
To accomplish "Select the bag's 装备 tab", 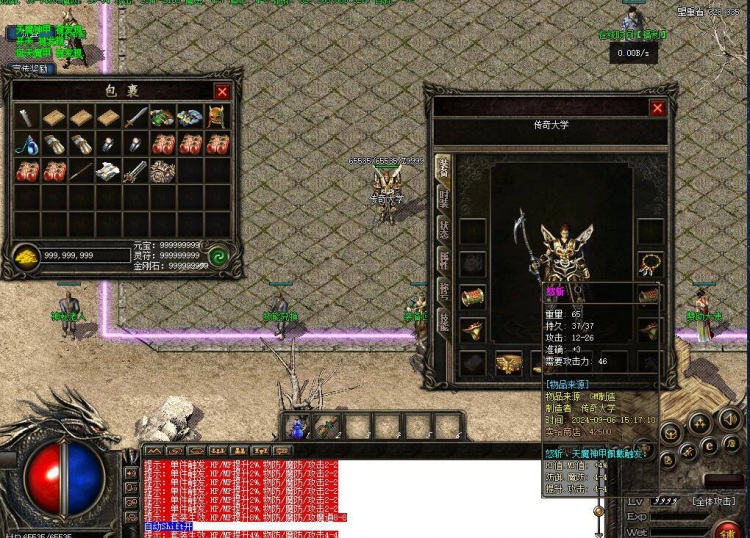I will 443,167.
